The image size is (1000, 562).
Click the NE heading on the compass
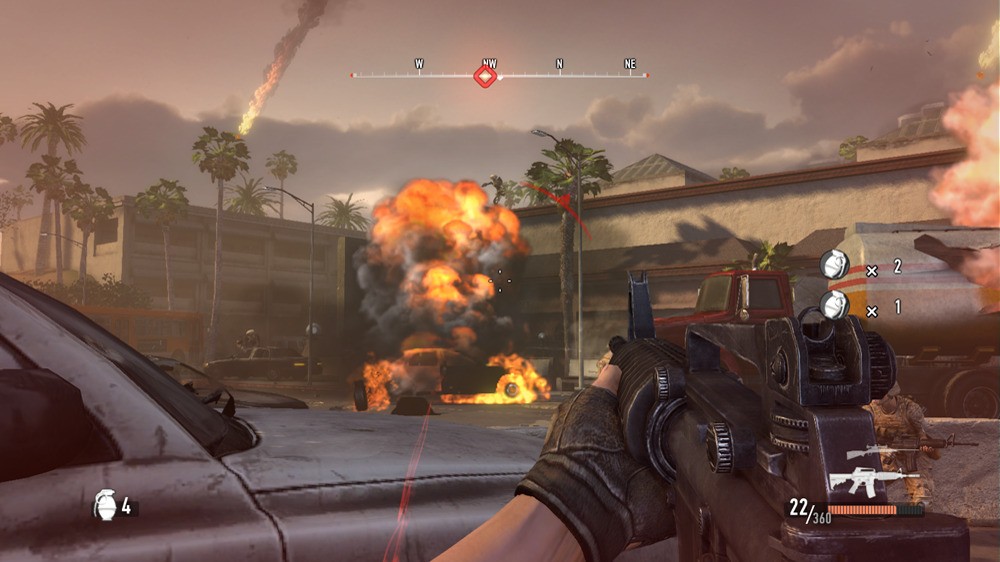[x=630, y=64]
